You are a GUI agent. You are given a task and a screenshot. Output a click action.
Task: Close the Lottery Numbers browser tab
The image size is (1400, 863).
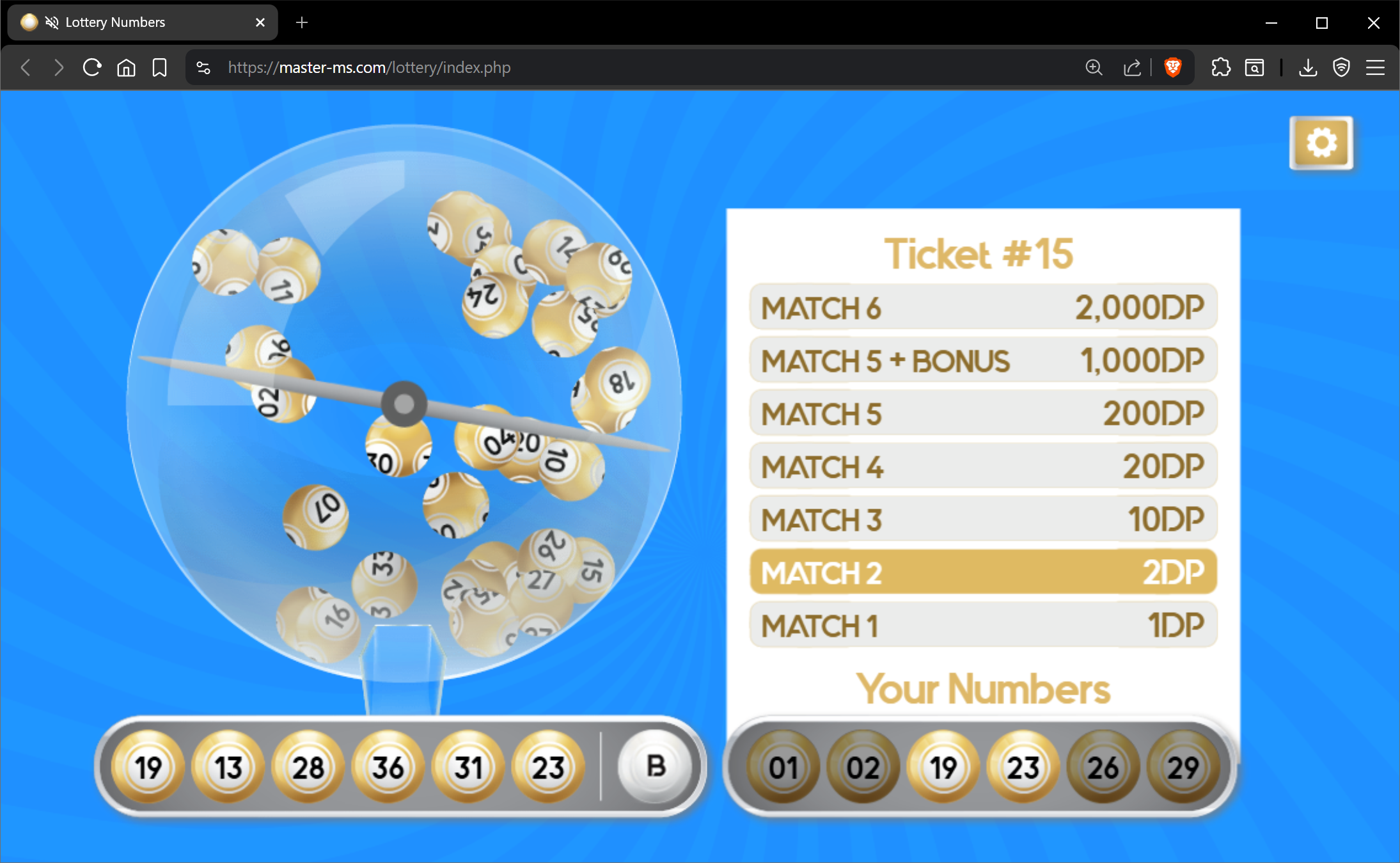point(260,22)
